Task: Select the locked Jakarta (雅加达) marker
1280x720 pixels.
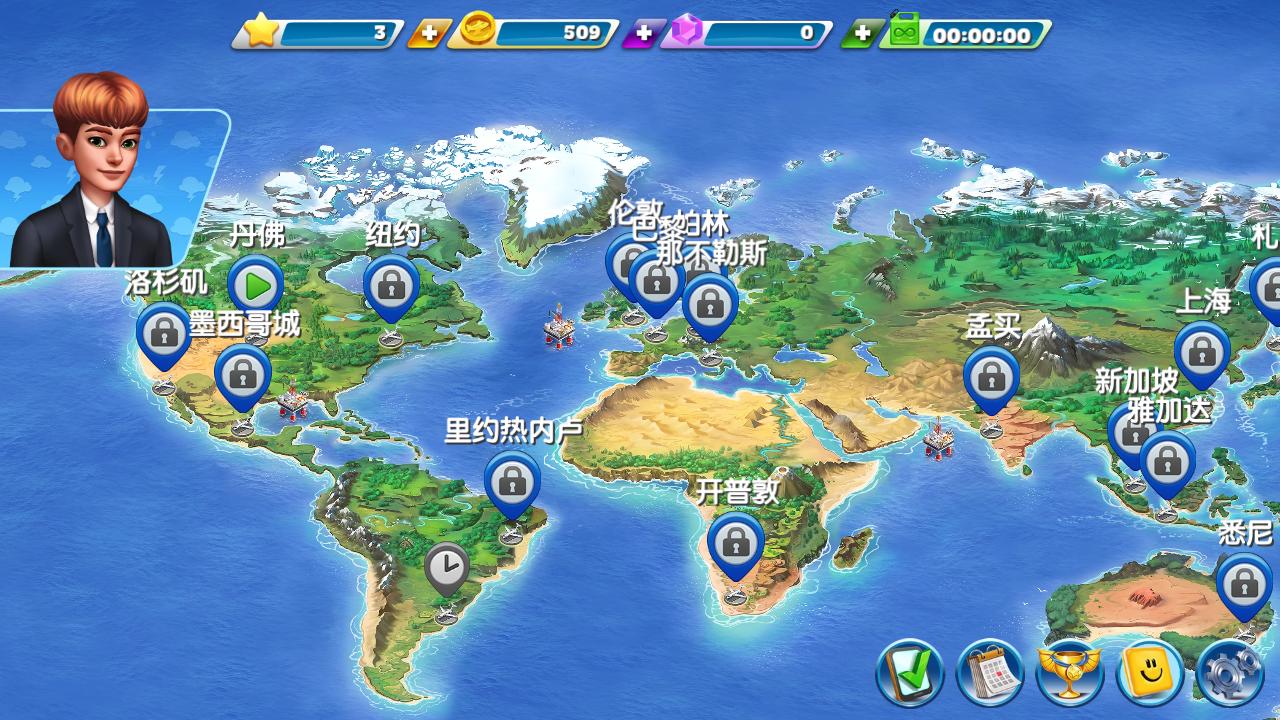Action: (1167, 461)
